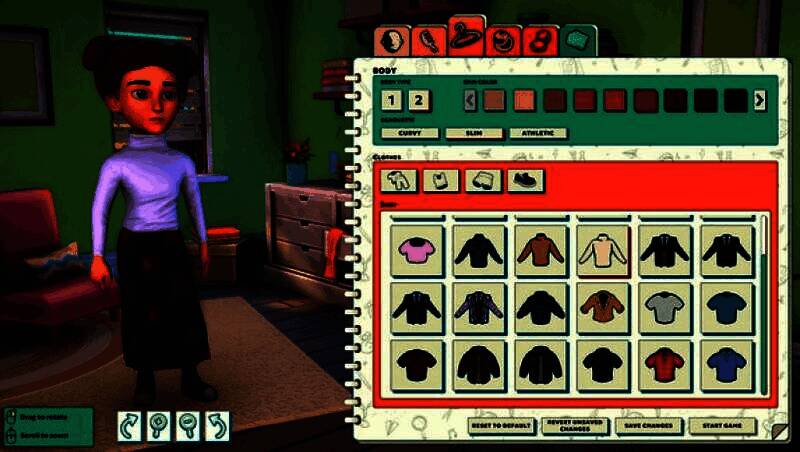
Task: Switch to the face profile tab
Action: pyautogui.click(x=395, y=42)
